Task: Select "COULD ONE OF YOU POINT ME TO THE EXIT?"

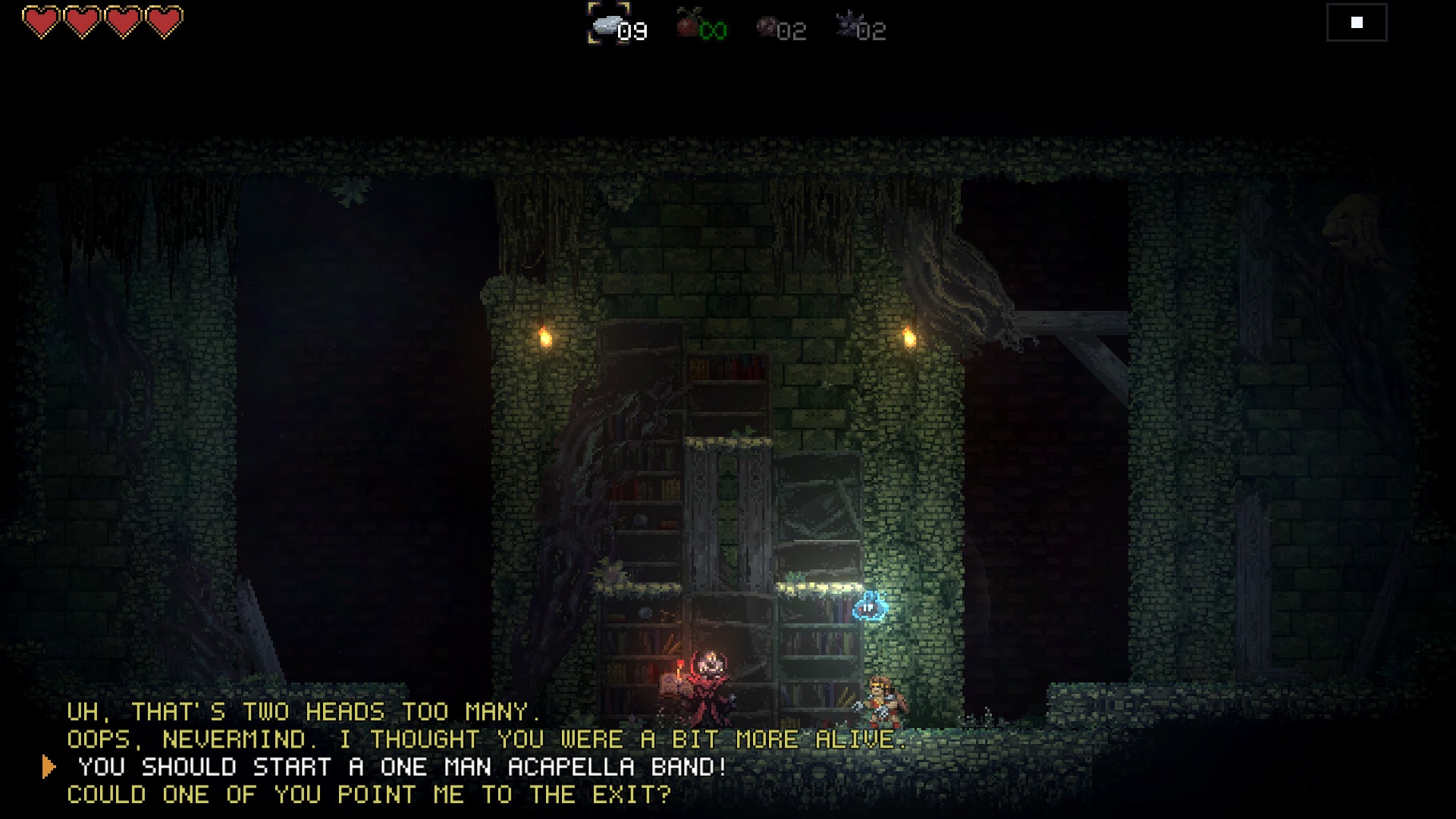Action: (x=368, y=795)
